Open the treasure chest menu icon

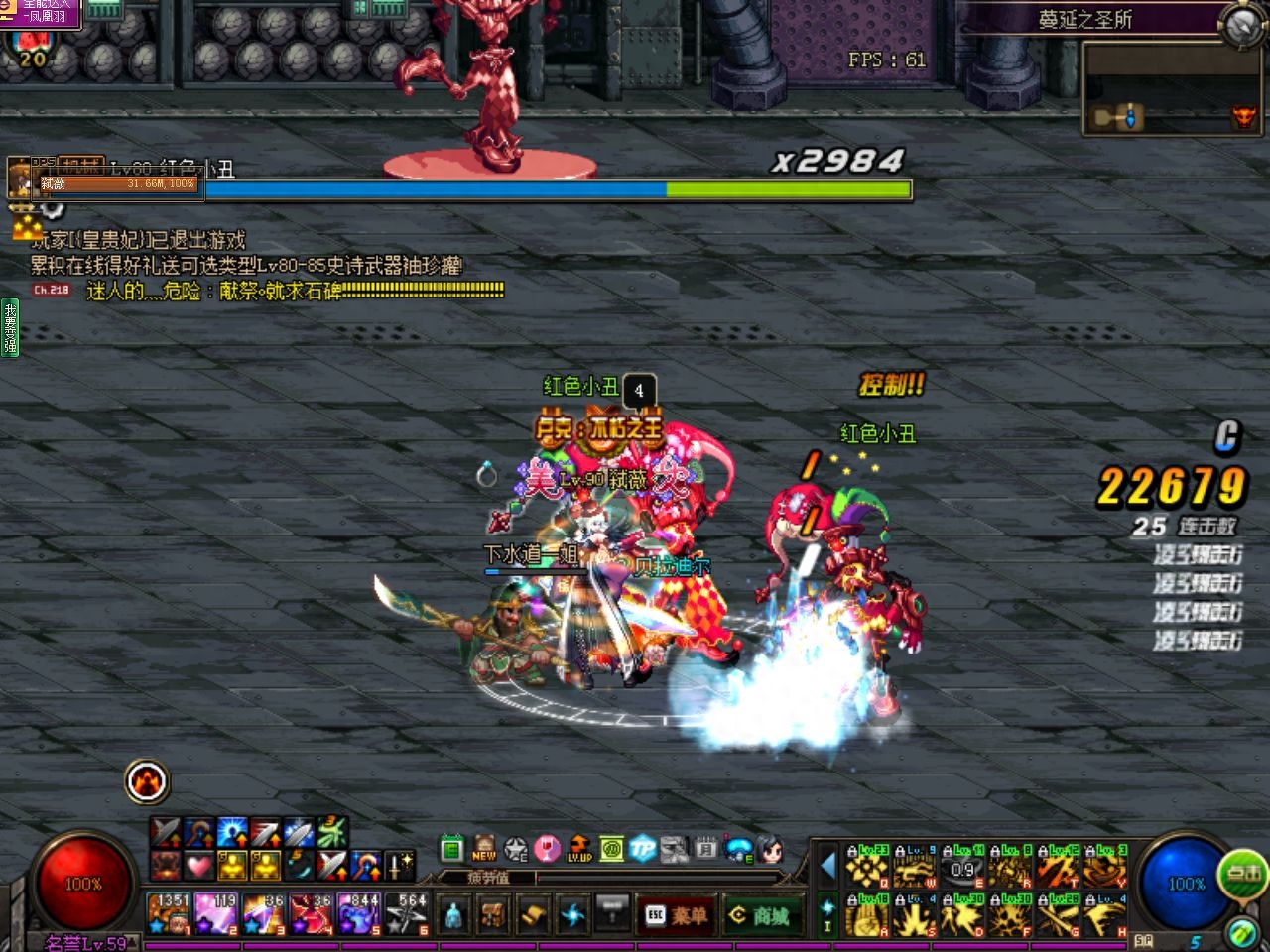(x=493, y=913)
